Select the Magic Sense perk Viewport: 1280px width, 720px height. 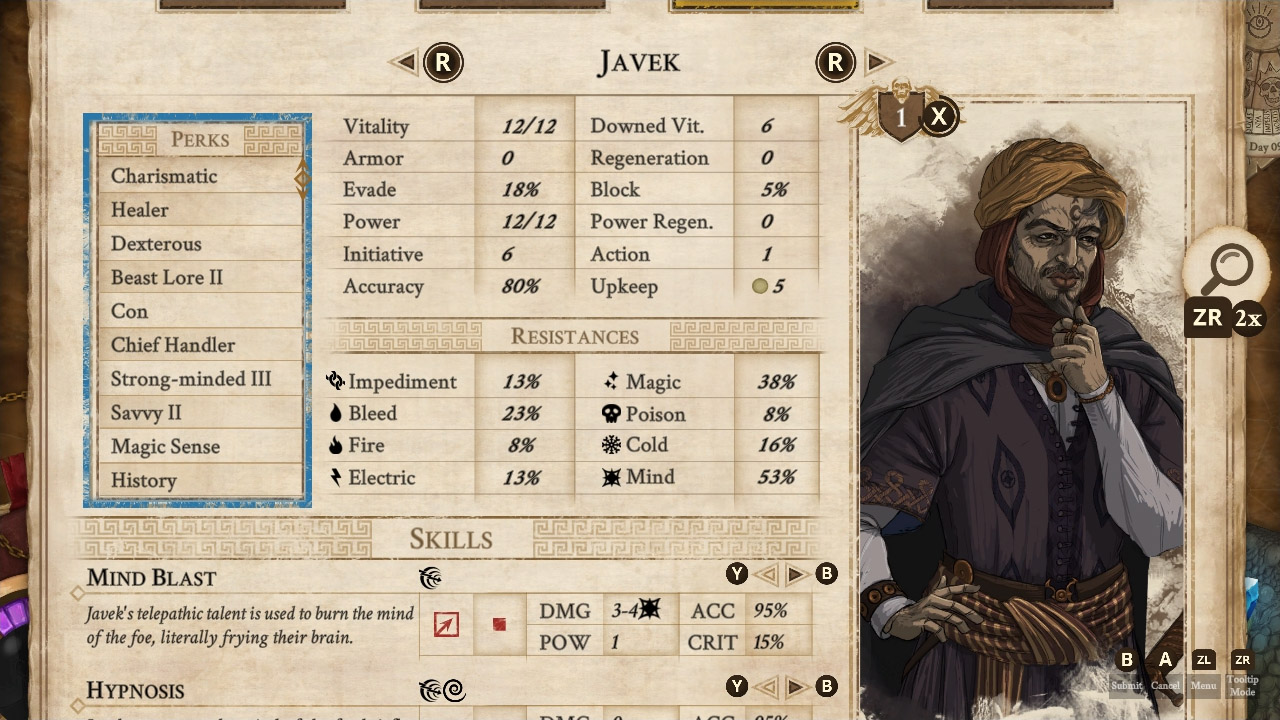coord(165,447)
